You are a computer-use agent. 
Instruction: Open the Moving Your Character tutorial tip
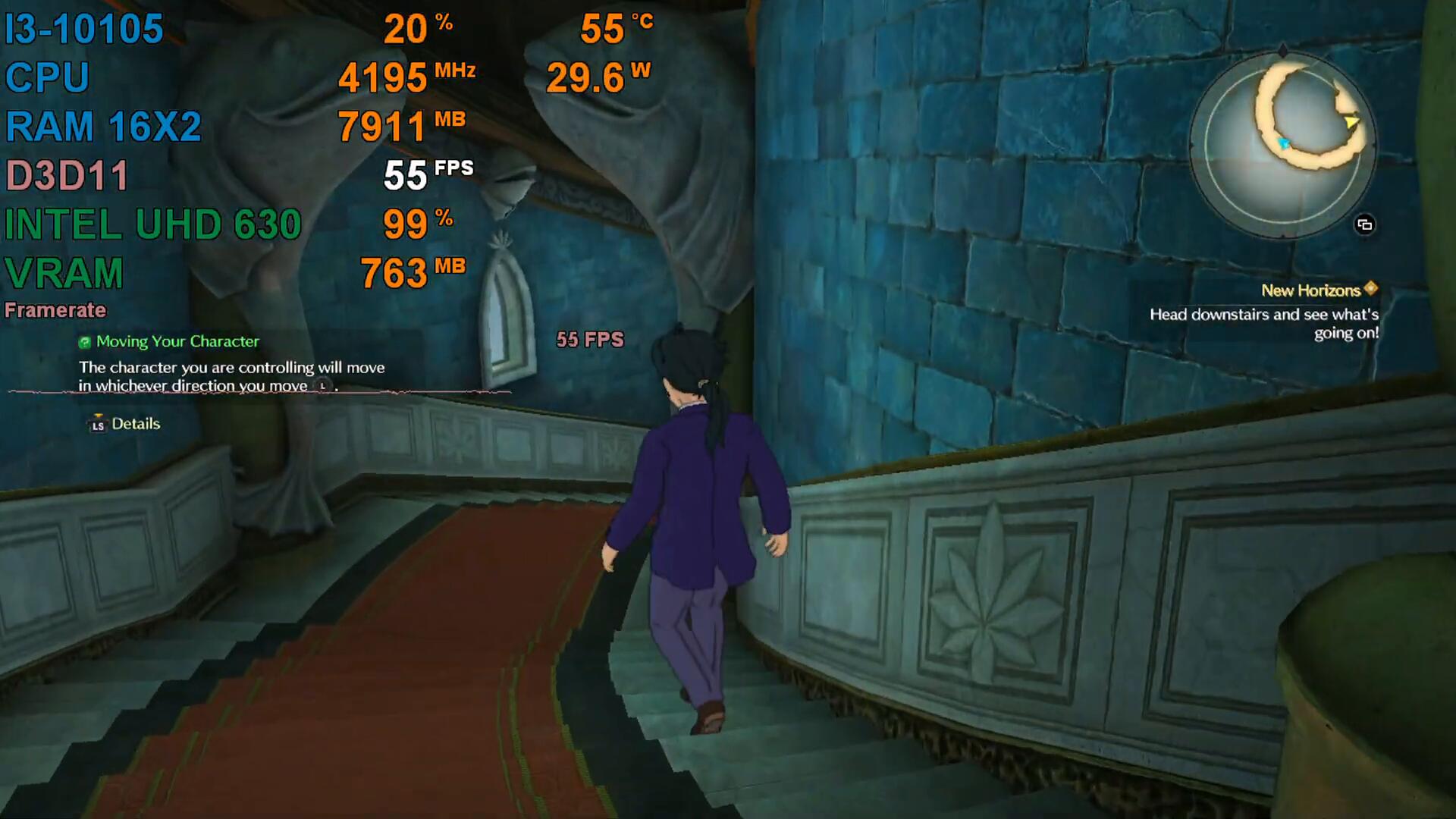click(177, 341)
